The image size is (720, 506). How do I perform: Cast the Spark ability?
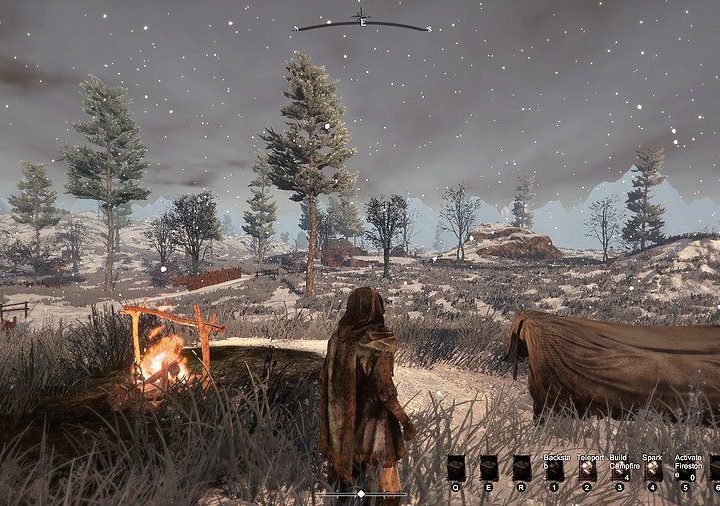(x=653, y=468)
